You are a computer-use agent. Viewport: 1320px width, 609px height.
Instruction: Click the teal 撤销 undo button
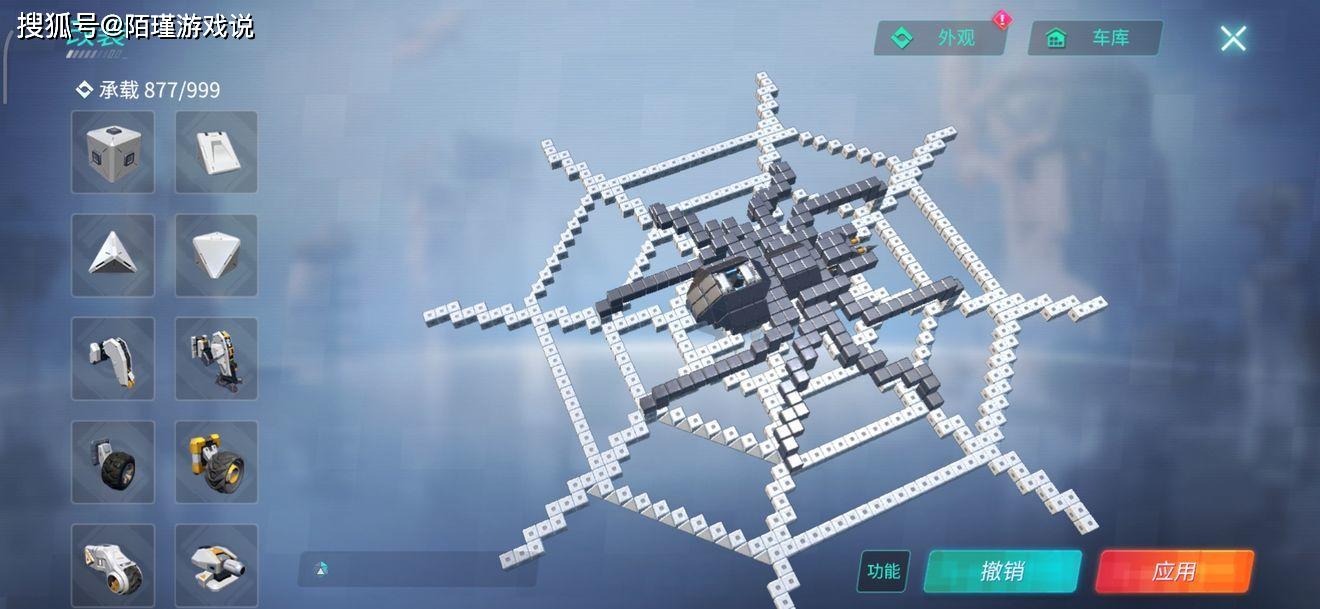tap(1002, 571)
